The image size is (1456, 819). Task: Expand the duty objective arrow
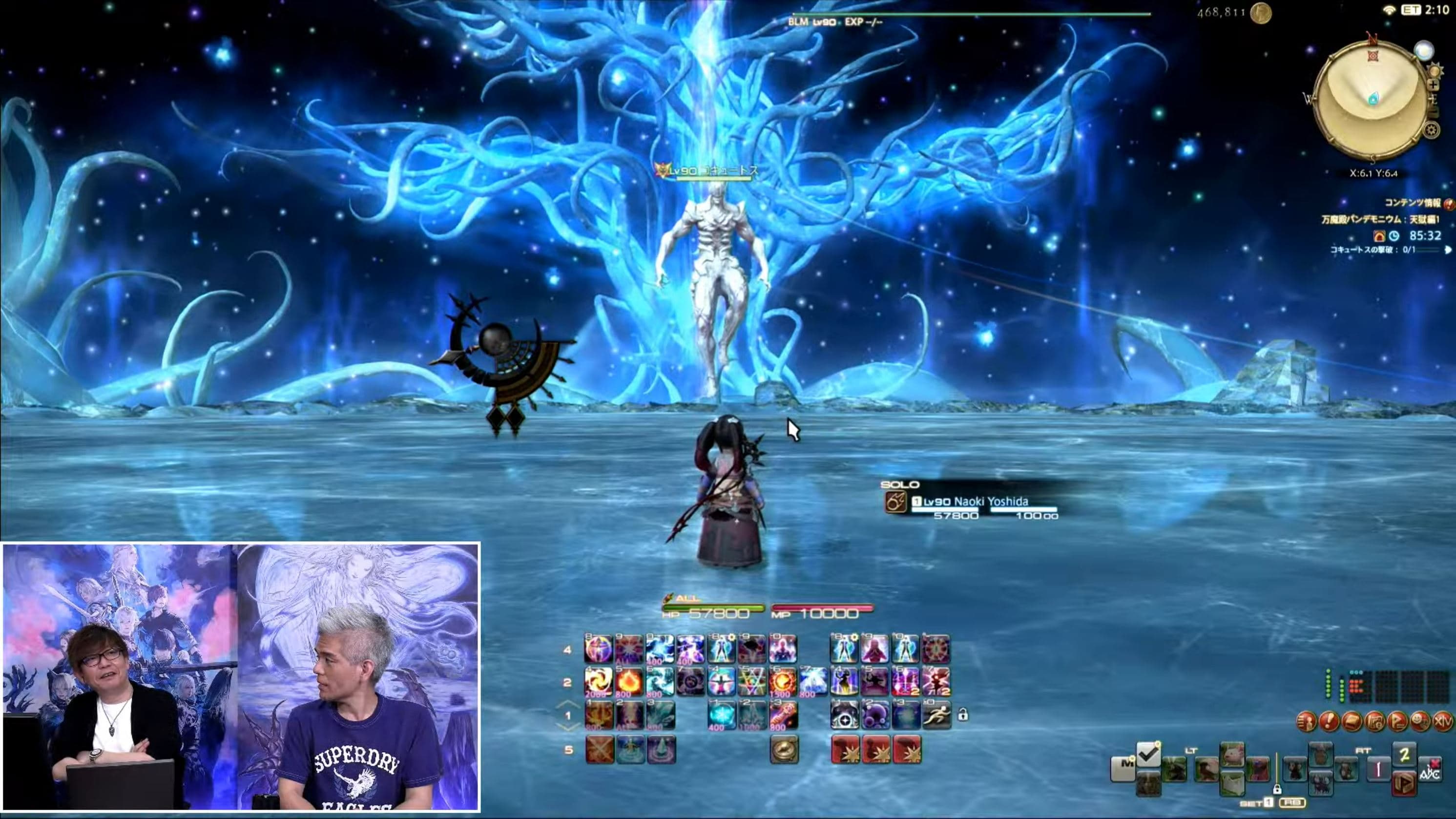pyautogui.click(x=1448, y=249)
